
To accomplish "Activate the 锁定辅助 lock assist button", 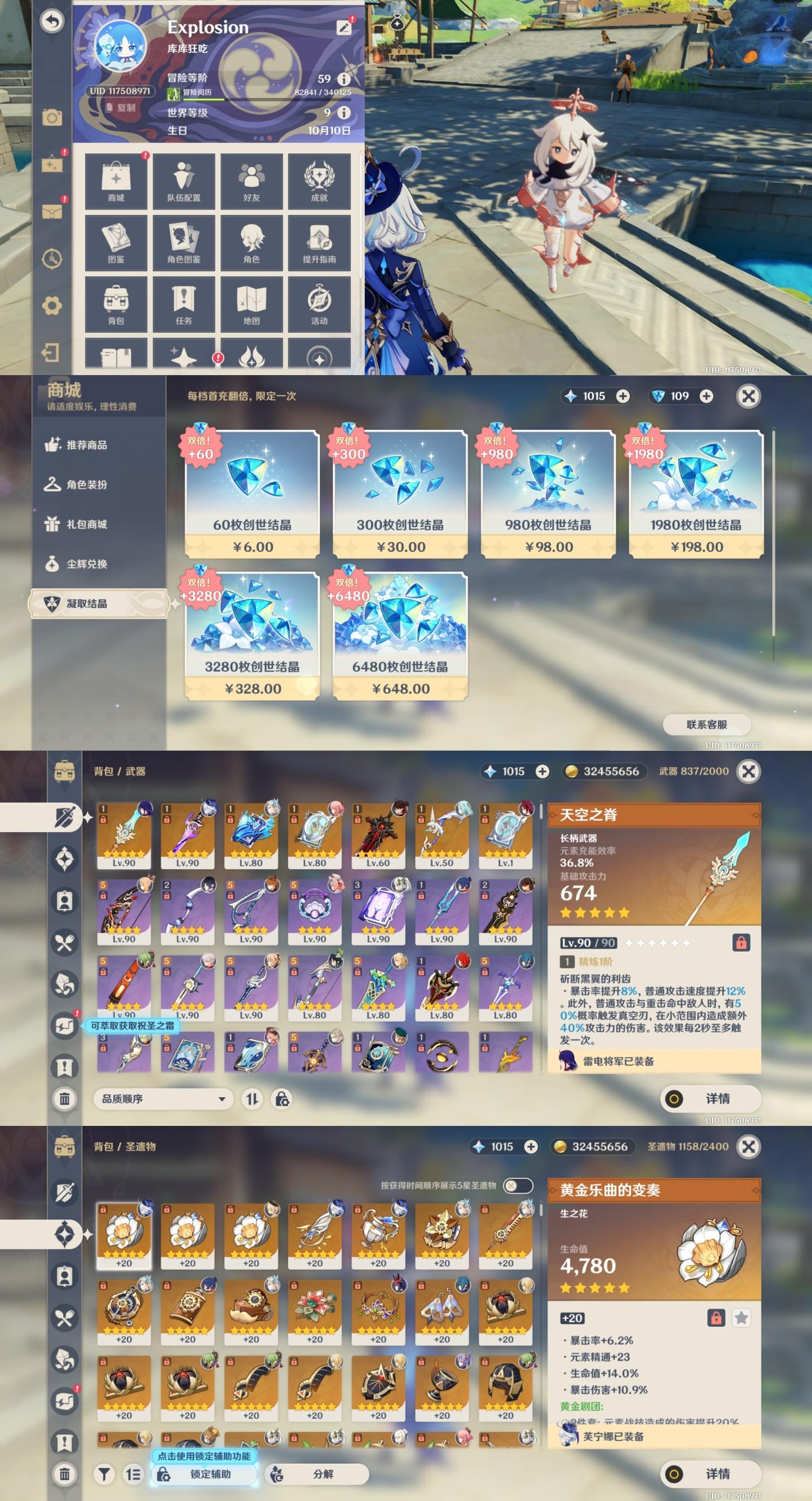I will coord(204,1473).
